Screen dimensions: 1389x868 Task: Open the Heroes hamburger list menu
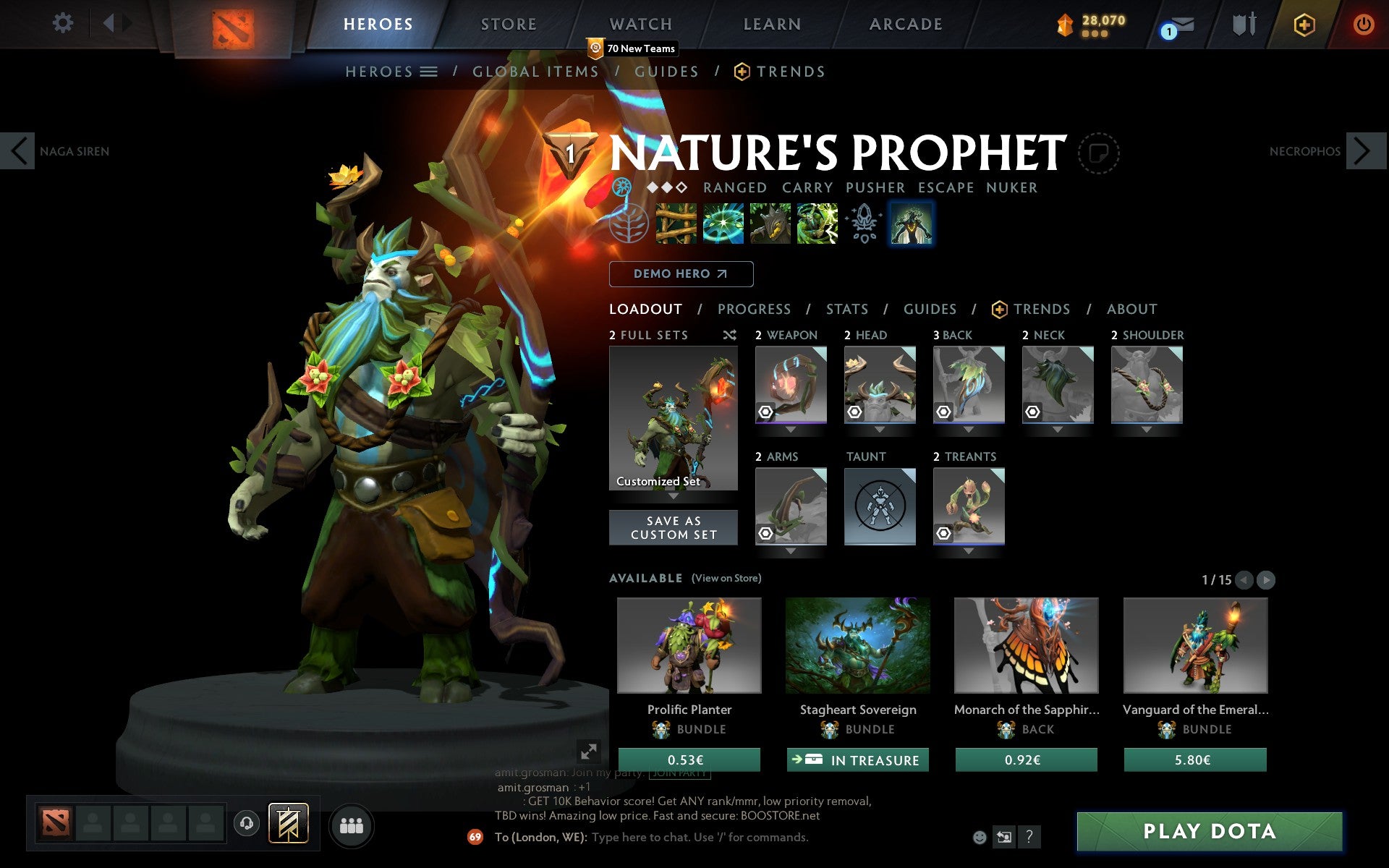(x=430, y=72)
